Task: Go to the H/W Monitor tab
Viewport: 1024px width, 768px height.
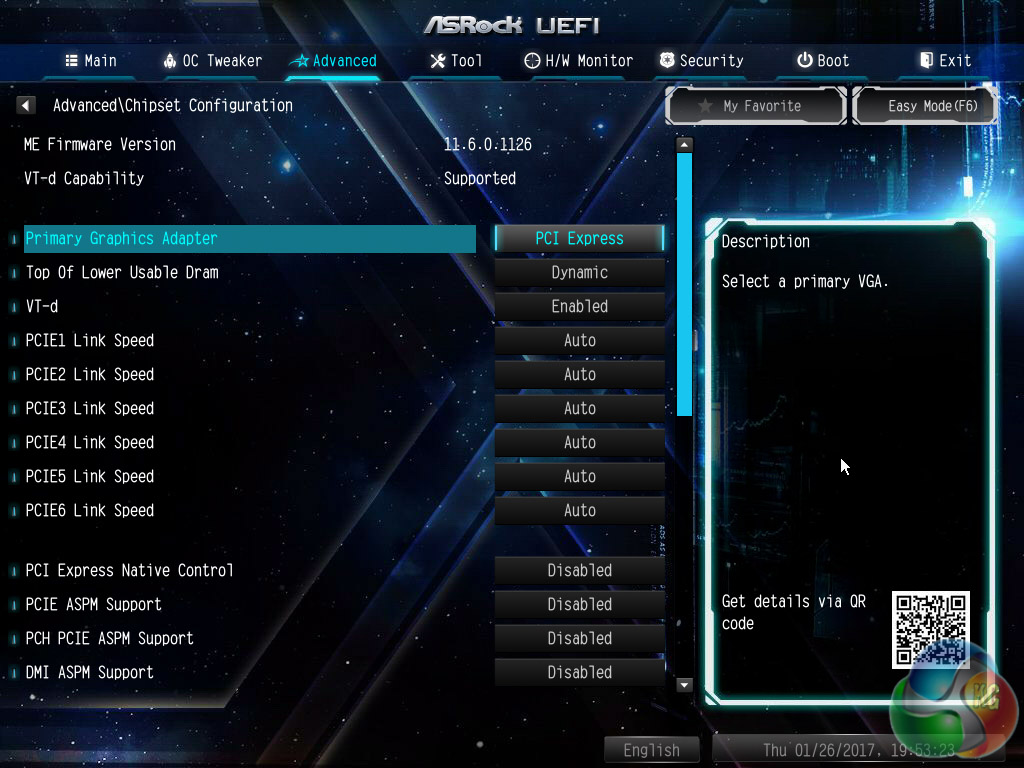Action: tap(579, 61)
